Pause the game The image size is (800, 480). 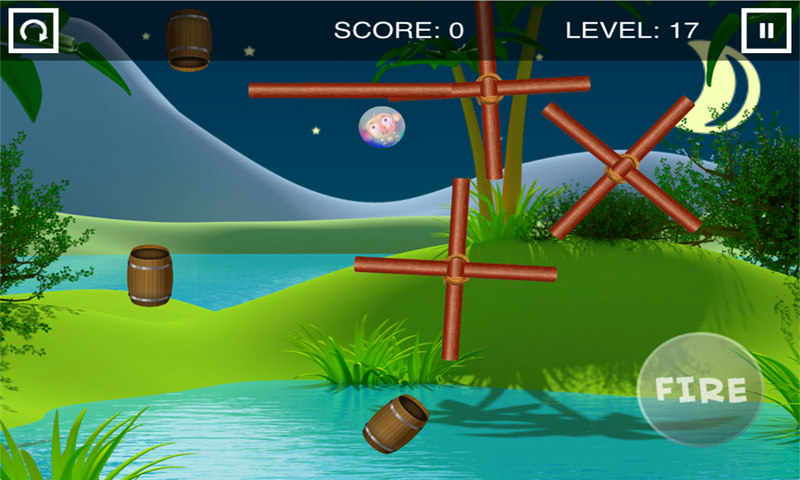766,31
